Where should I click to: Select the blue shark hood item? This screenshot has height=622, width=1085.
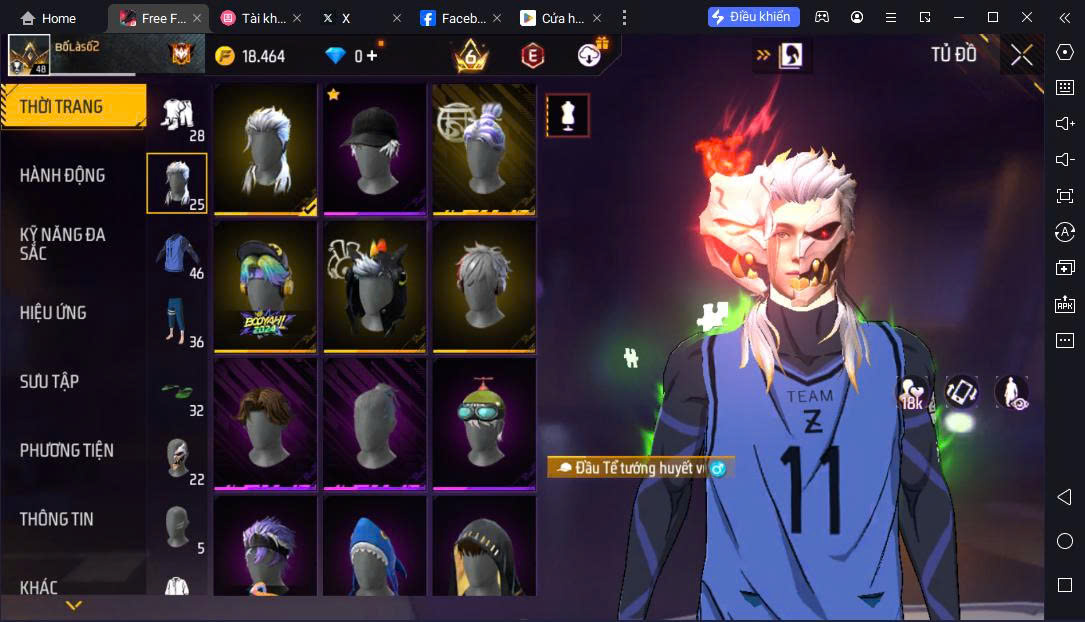(x=375, y=548)
